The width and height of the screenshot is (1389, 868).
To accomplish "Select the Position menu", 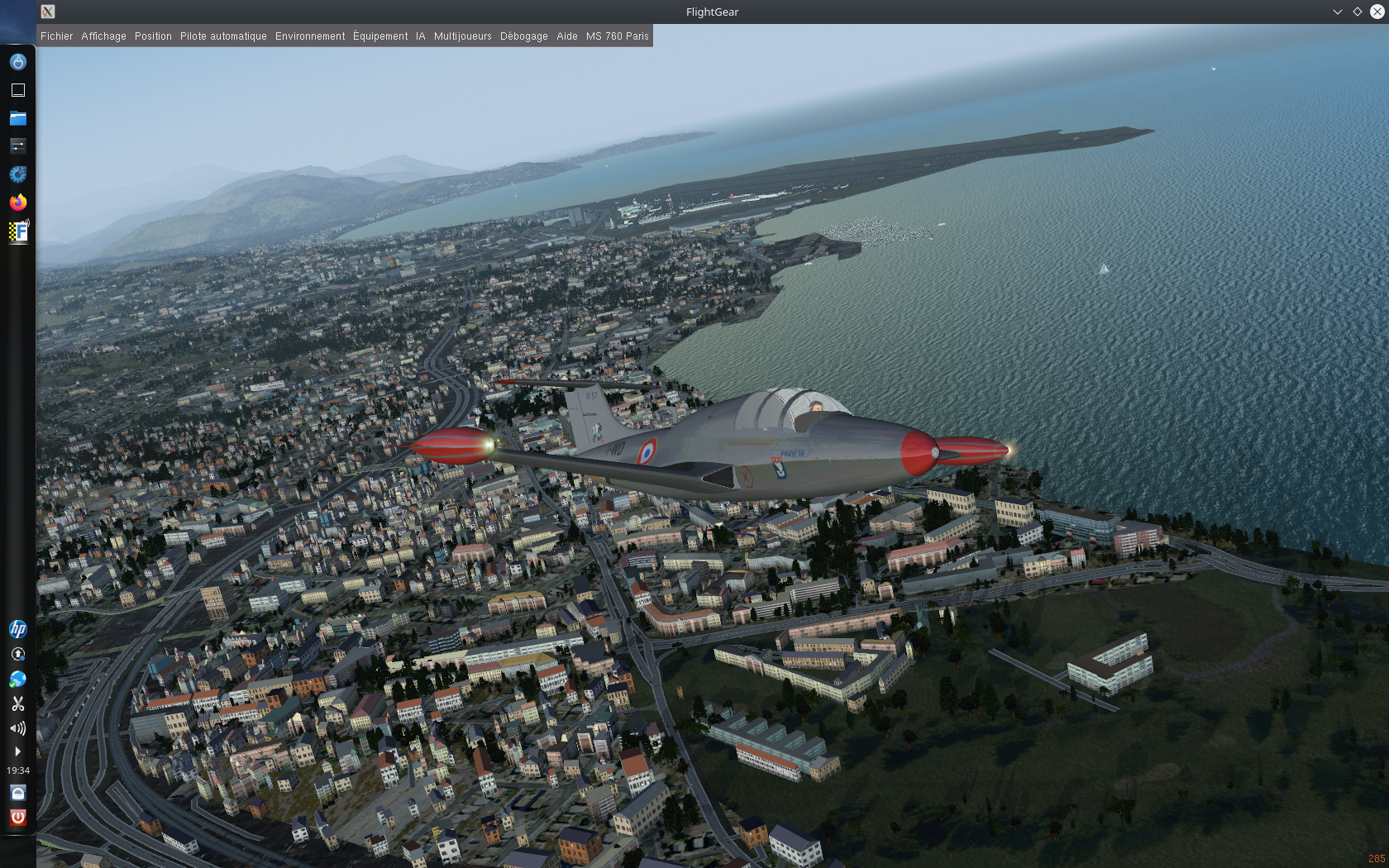I will point(153,36).
